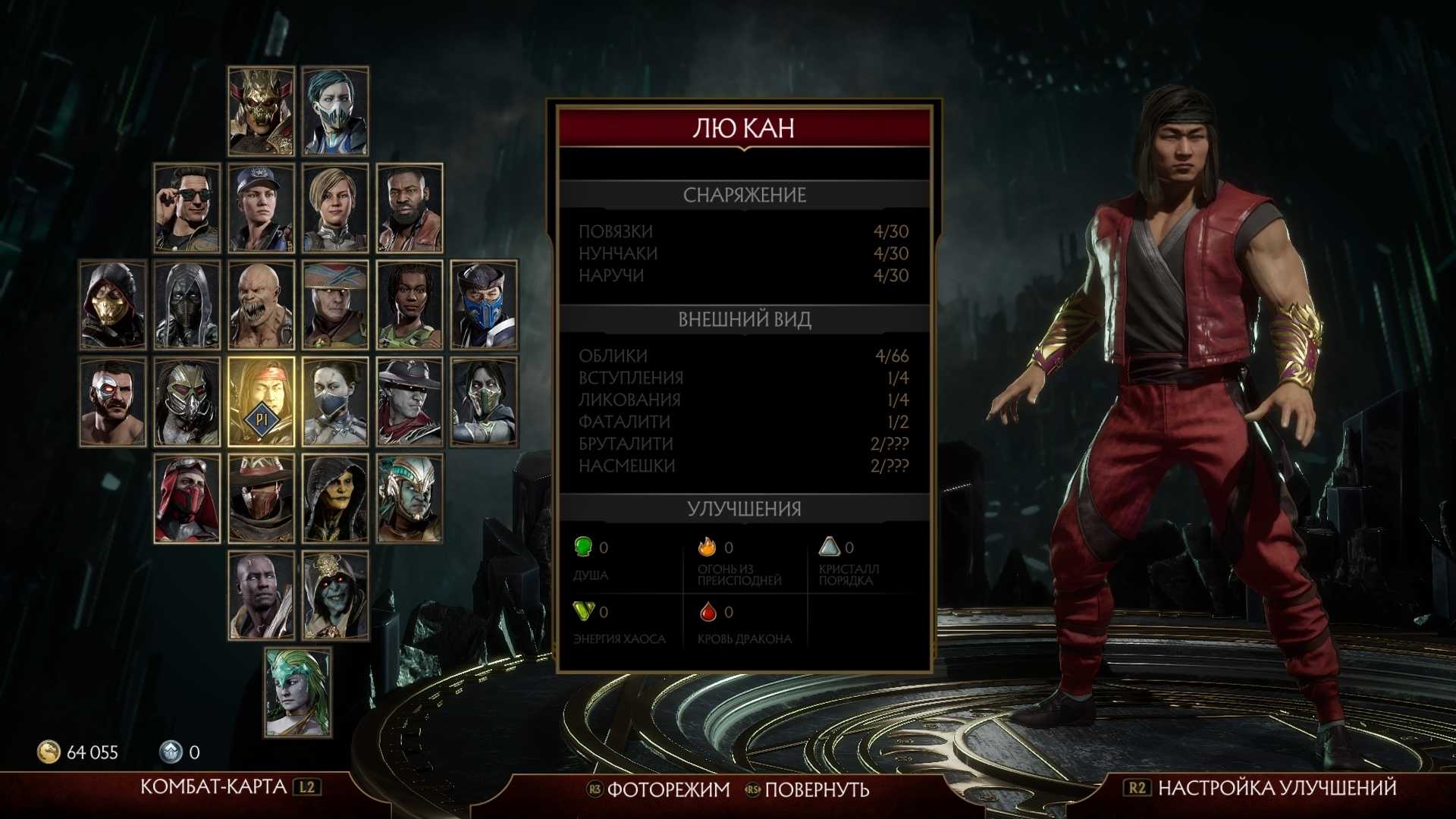Choose Frost from the roster
The image size is (1456, 819).
[335, 111]
